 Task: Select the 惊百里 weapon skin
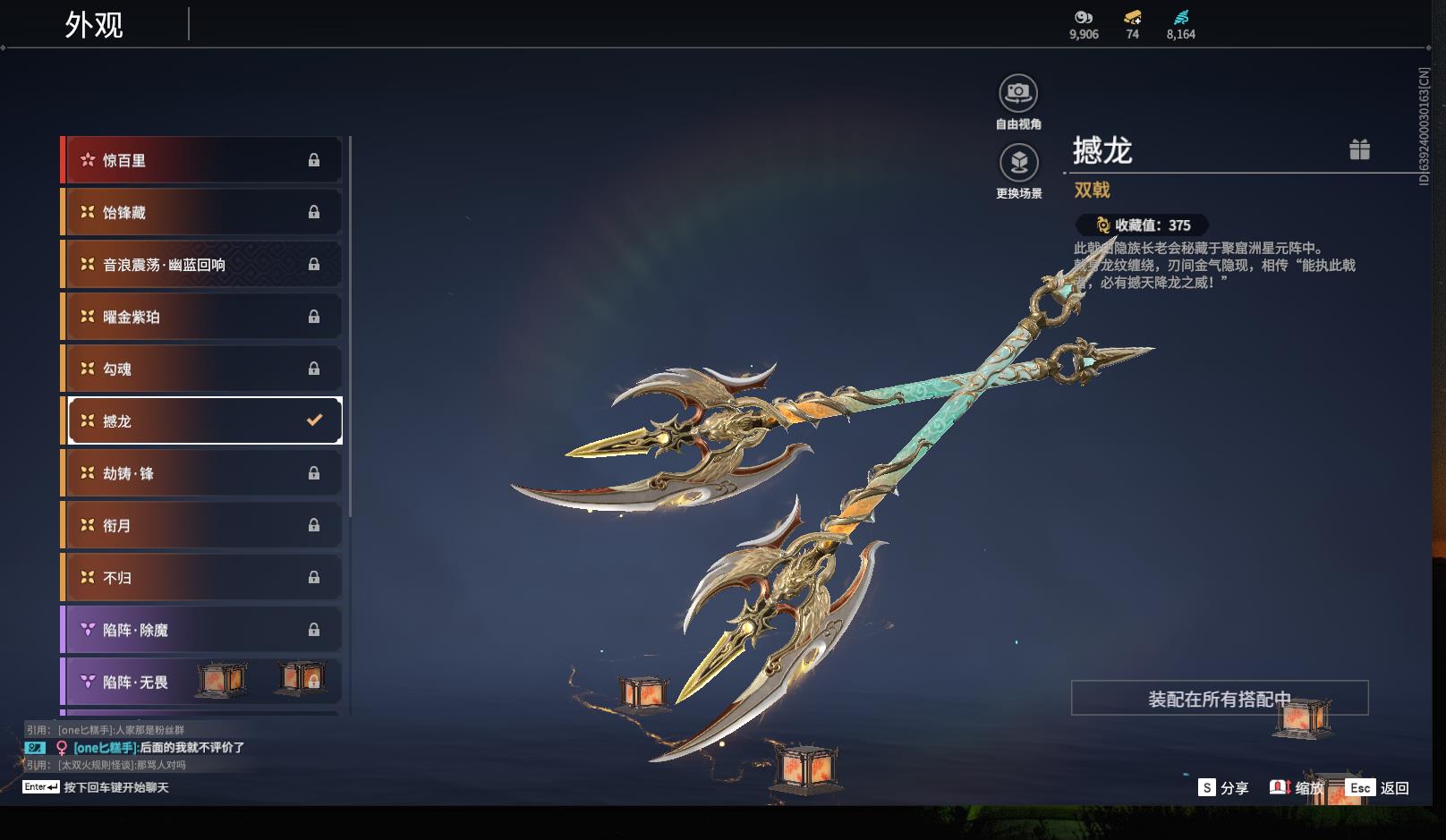(202, 160)
